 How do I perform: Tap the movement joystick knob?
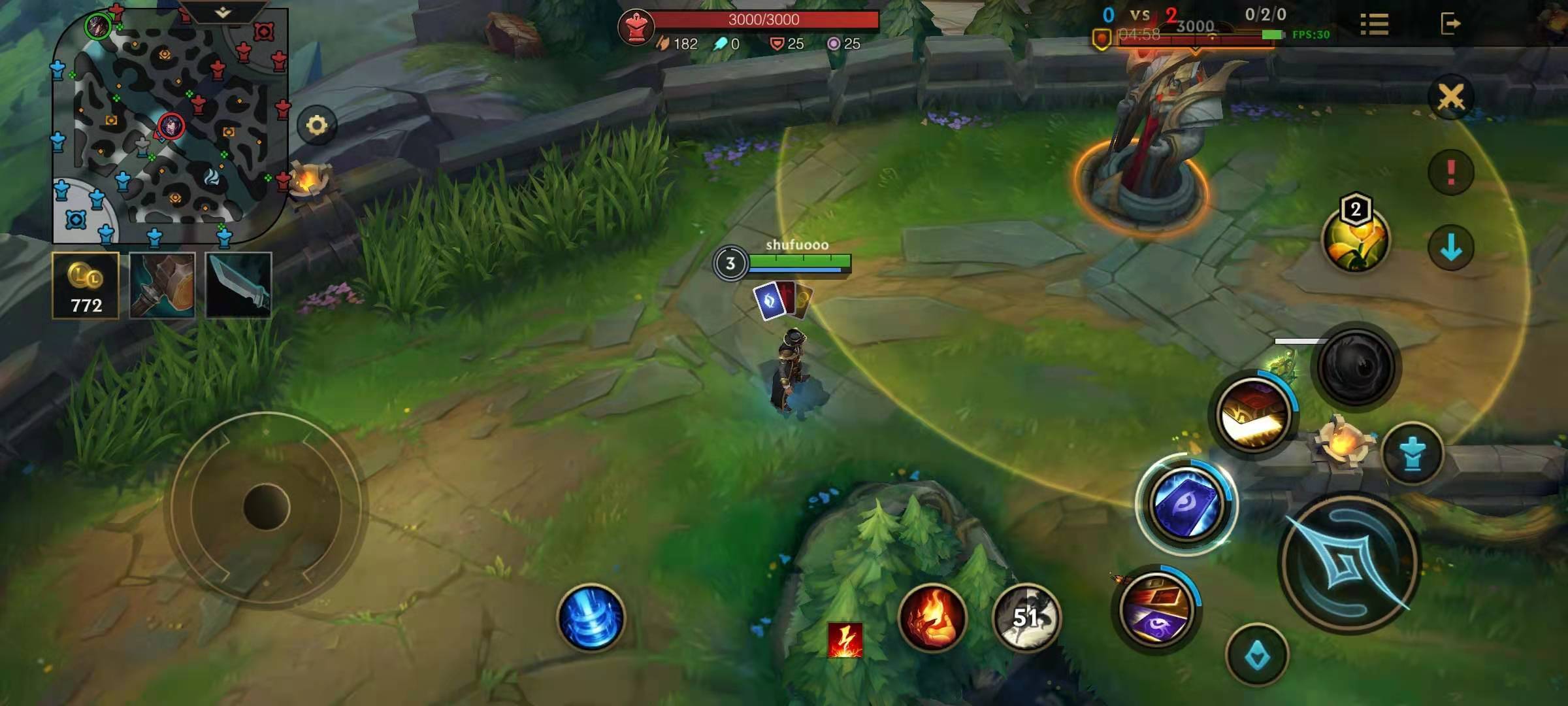pyautogui.click(x=266, y=507)
